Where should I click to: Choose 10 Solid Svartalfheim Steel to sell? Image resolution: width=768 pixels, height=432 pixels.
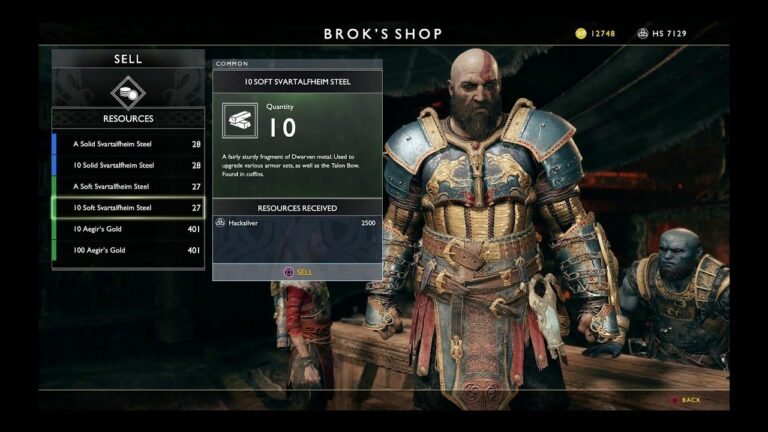click(x=128, y=165)
